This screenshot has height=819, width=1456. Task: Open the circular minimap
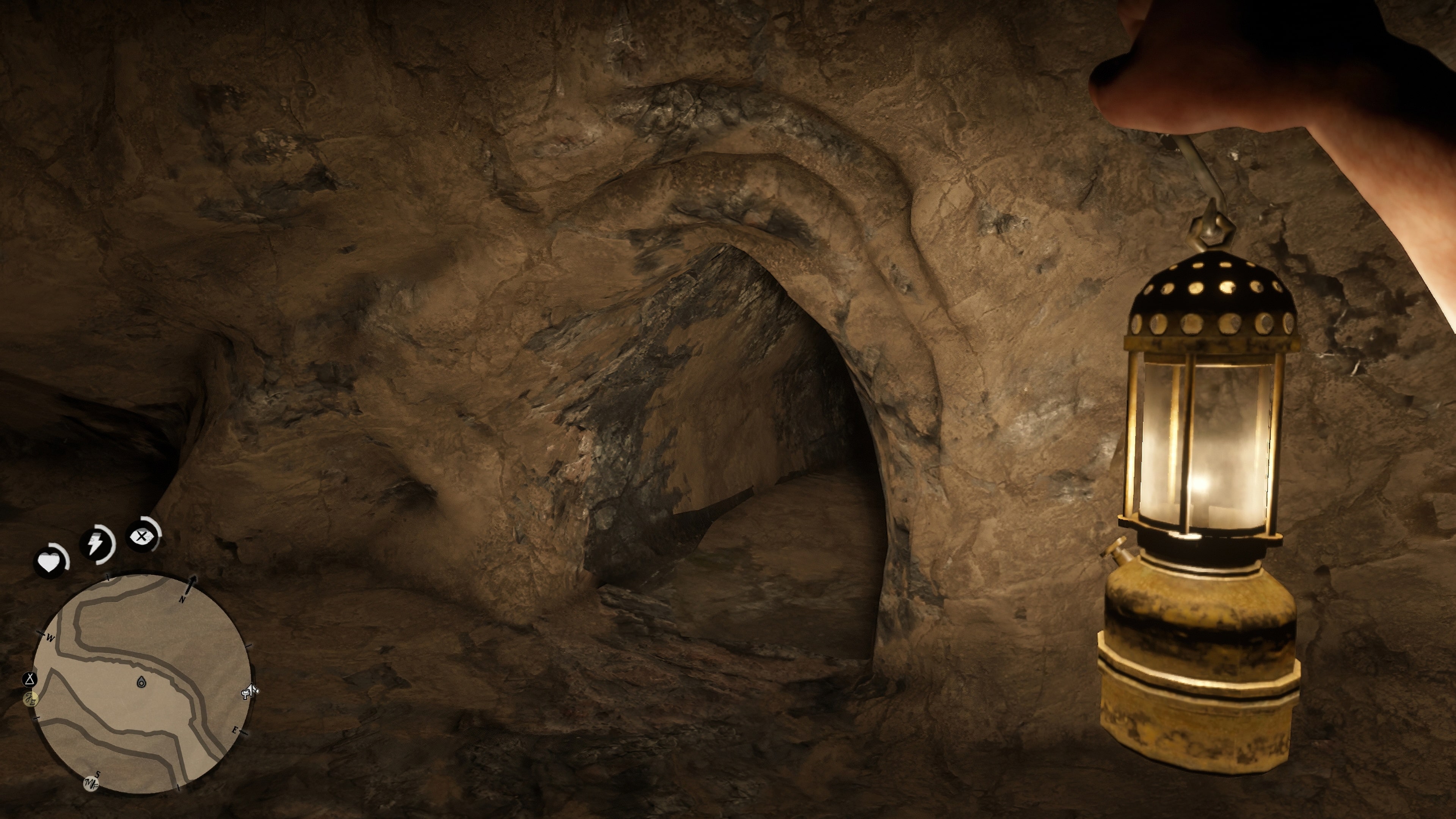(x=141, y=683)
